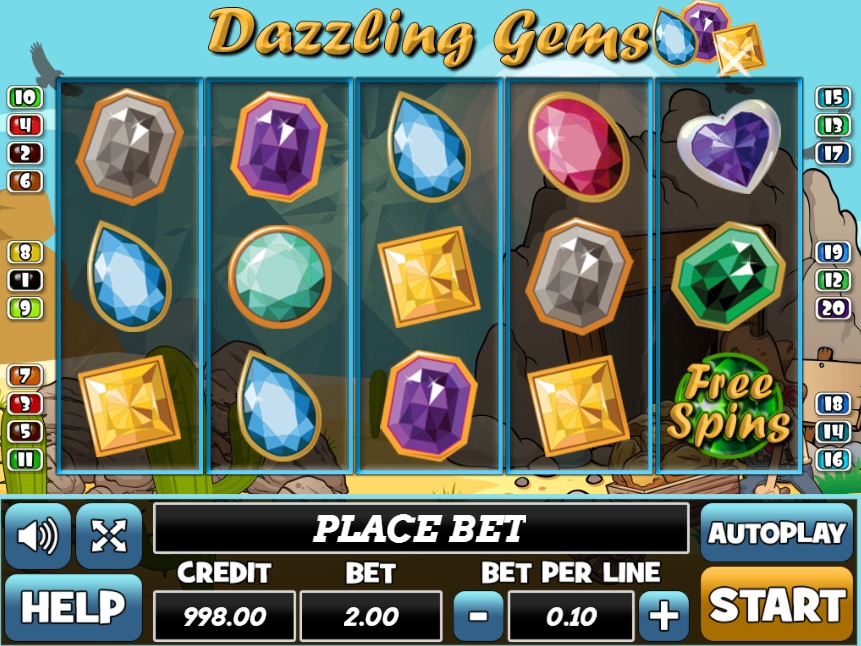Click payline number 8 marker

[x=26, y=252]
